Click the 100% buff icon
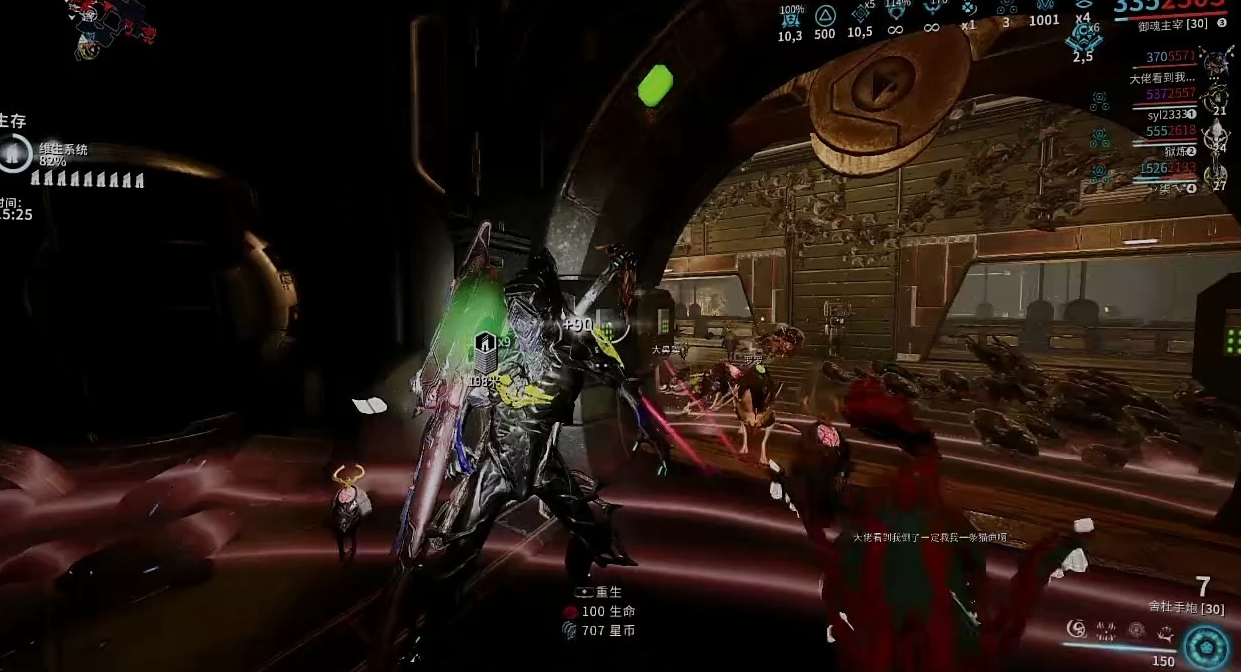 790,17
